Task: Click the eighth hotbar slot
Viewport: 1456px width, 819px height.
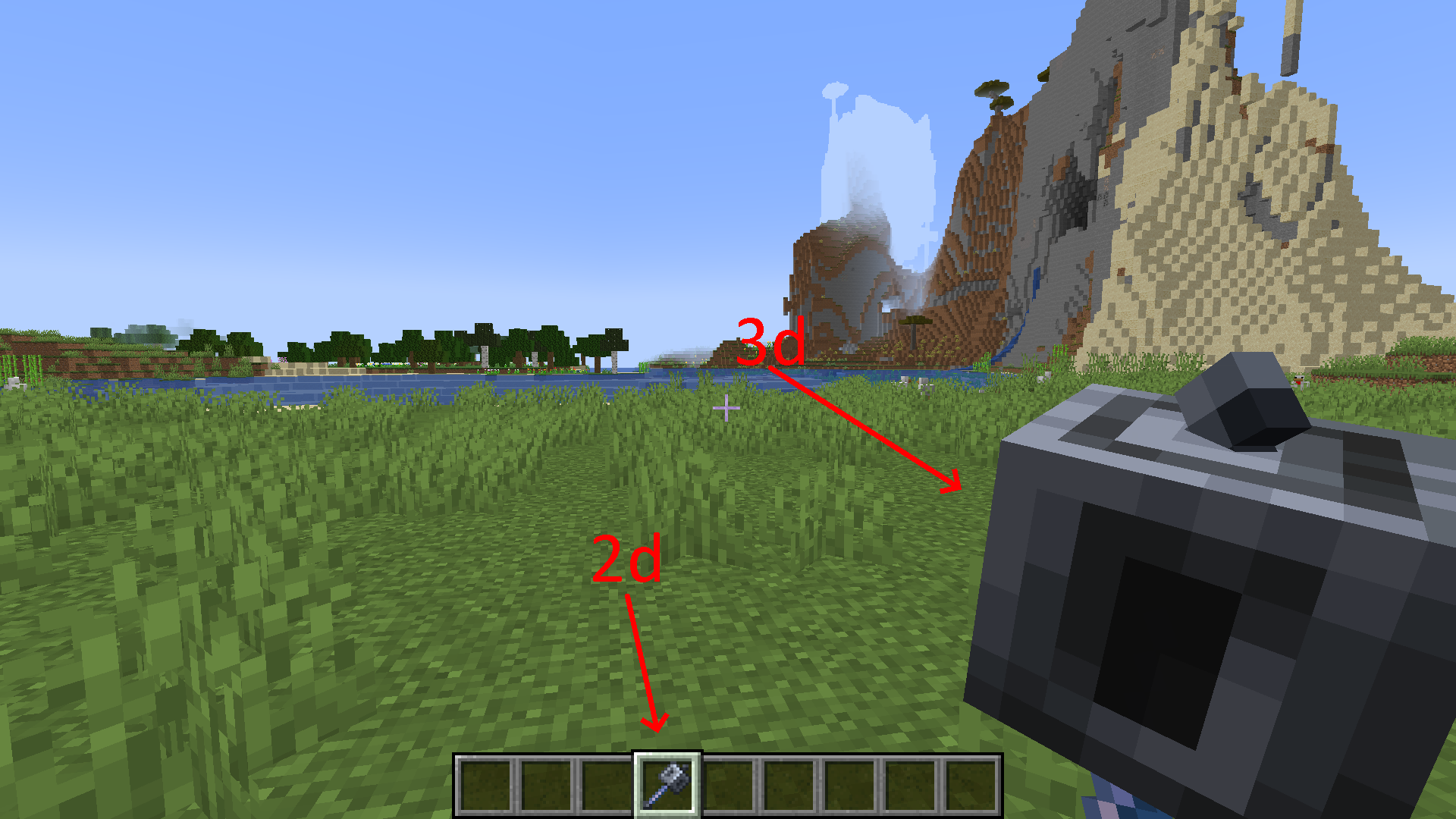Action: pyautogui.click(x=912, y=783)
